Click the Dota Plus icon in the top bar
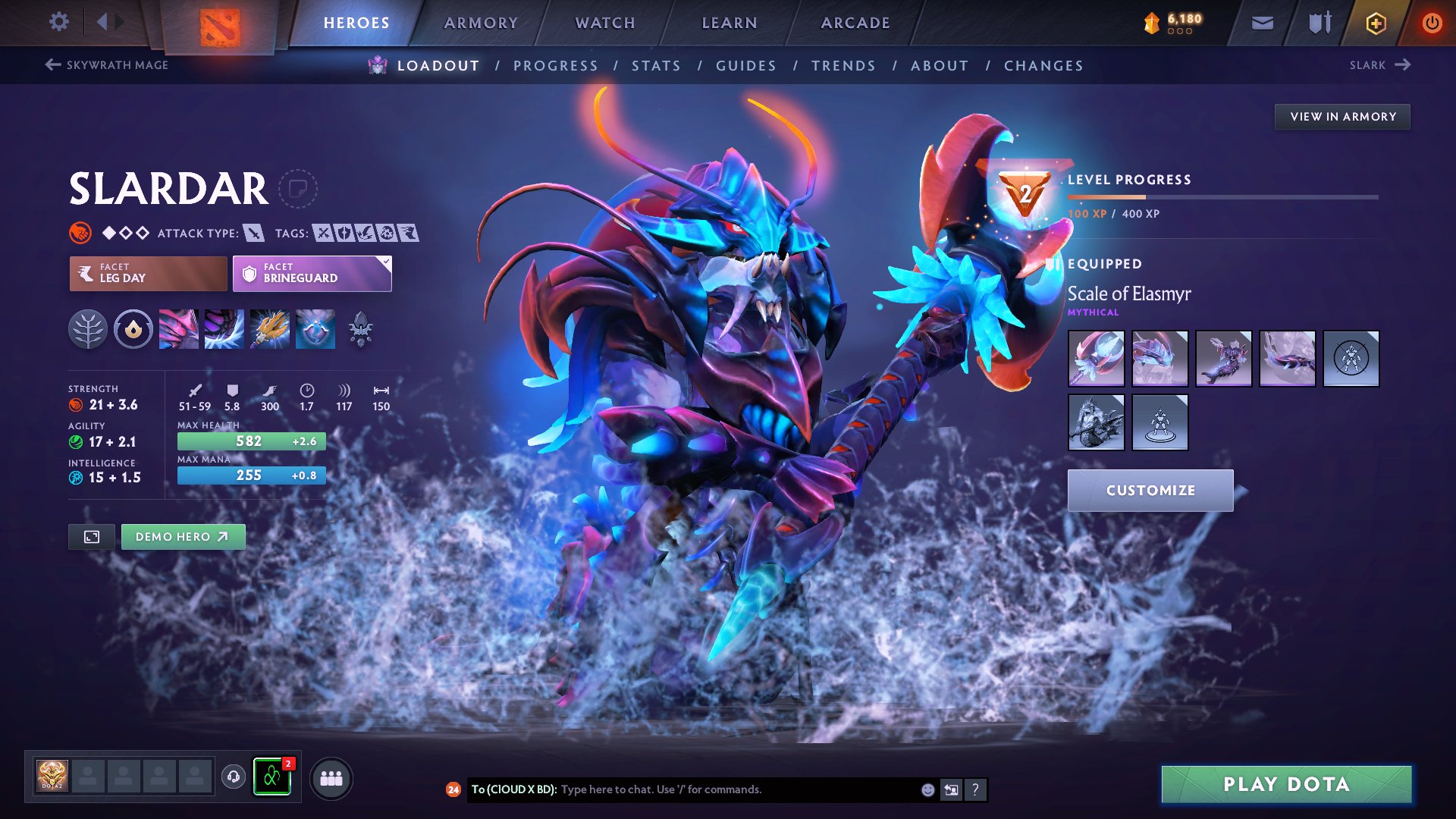 [x=1376, y=23]
